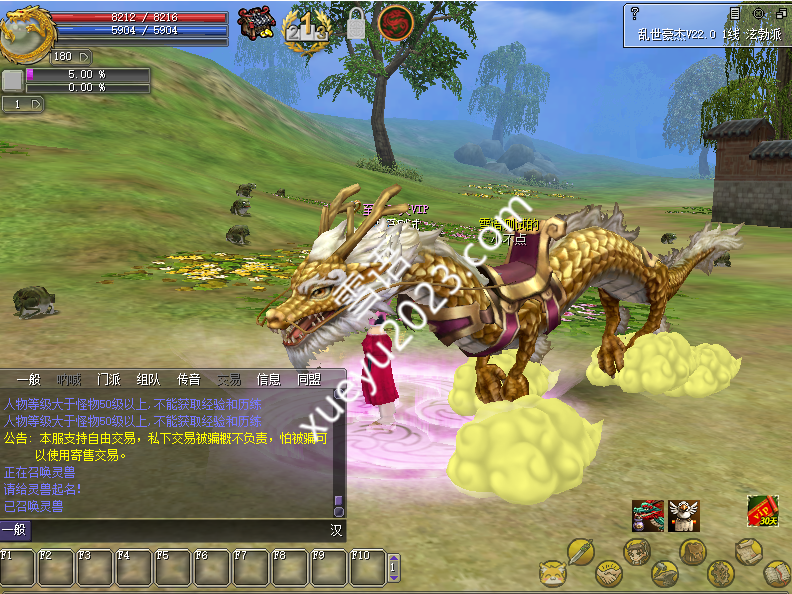Open the character portrait menu button
792x594 pixels.
(637, 552)
